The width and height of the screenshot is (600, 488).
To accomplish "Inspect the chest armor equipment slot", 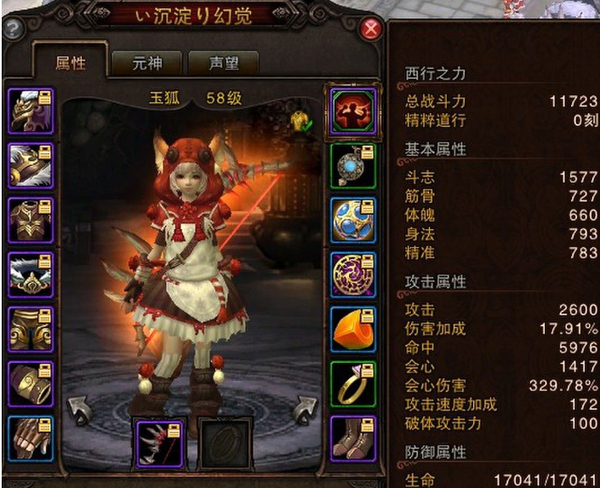I will [31, 220].
